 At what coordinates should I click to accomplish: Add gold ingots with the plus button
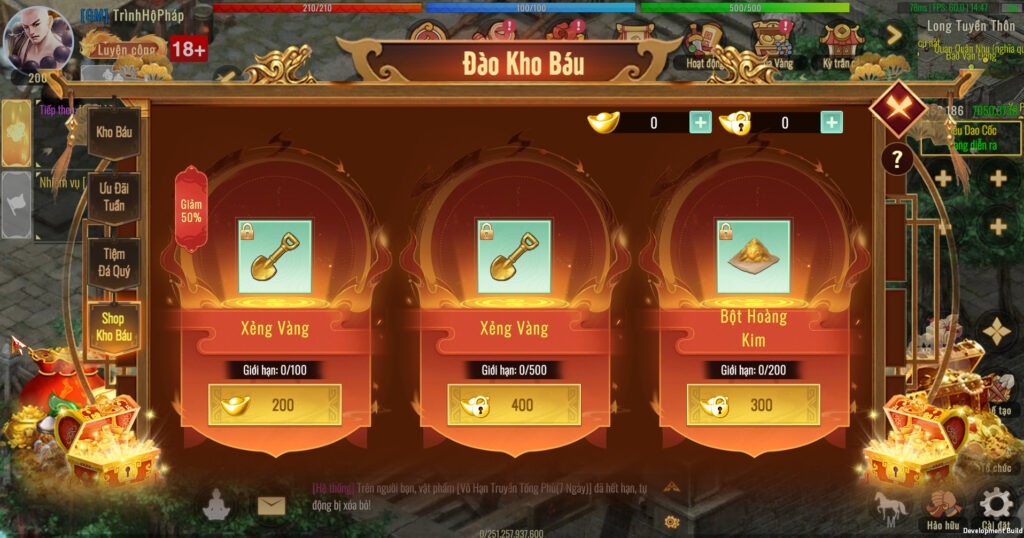coord(700,123)
